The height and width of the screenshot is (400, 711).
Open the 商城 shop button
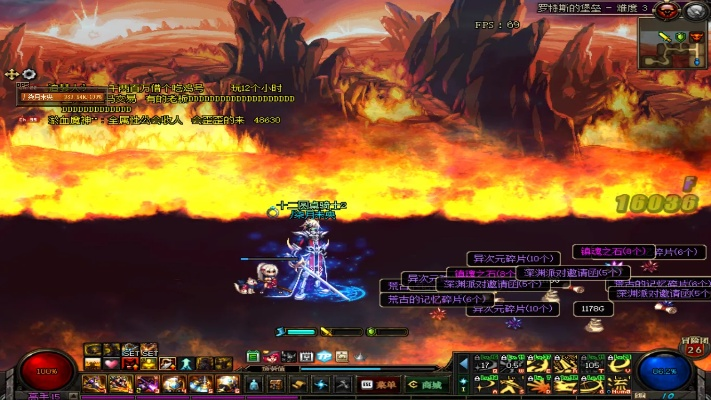coord(428,383)
